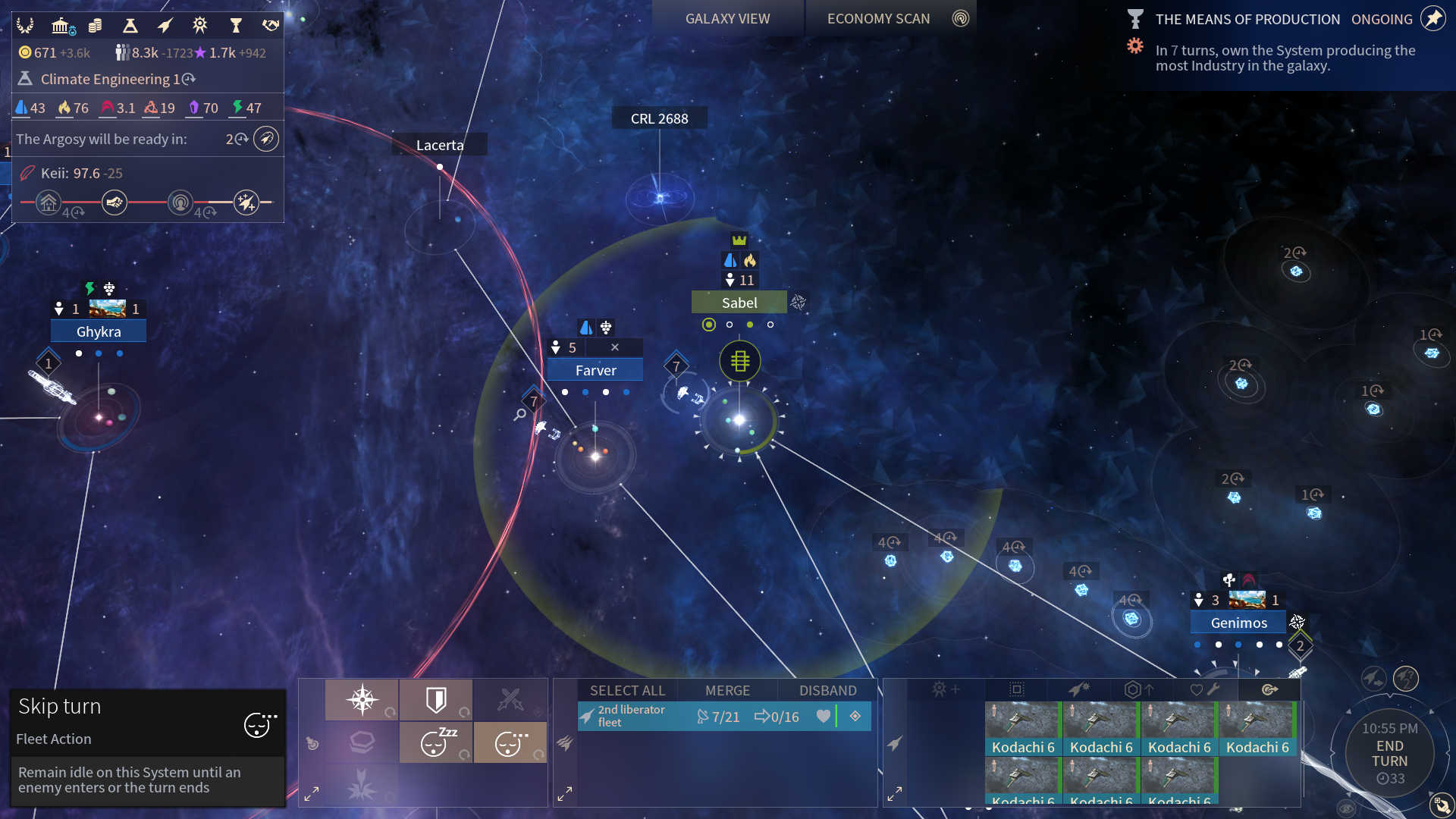
Task: Select the Genimos system label
Action: click(x=1238, y=623)
